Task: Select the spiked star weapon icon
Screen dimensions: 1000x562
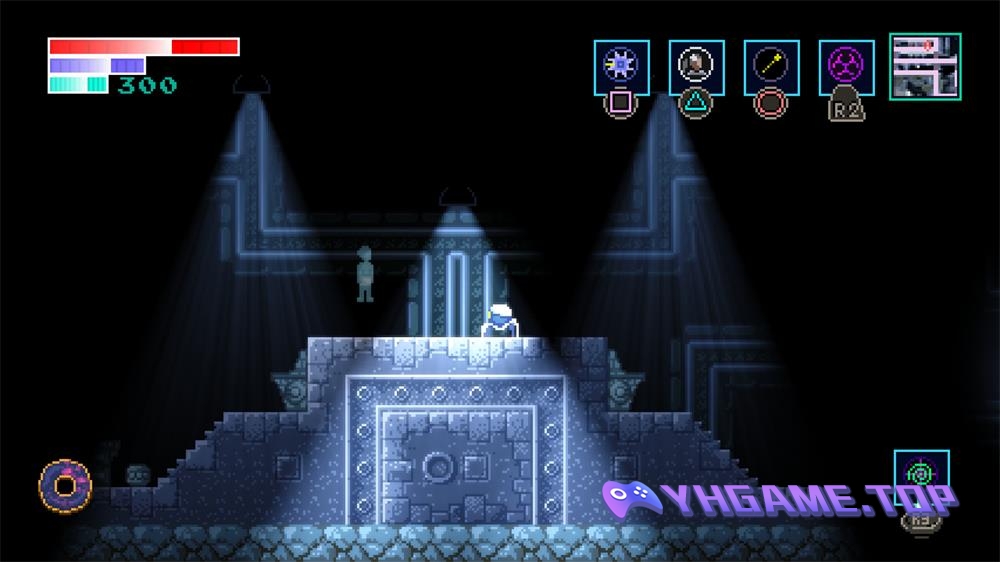Action: click(x=621, y=67)
